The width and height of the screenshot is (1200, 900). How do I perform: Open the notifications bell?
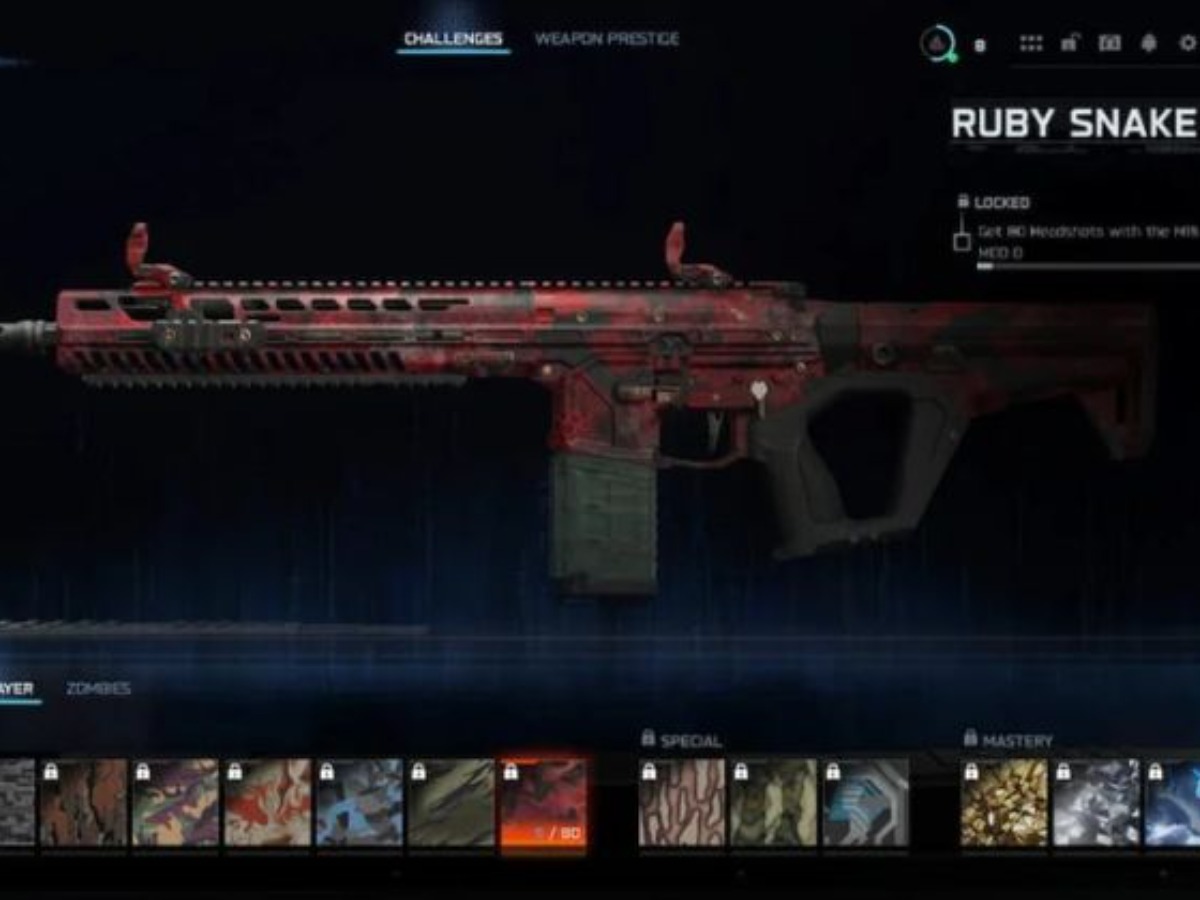pos(1148,43)
